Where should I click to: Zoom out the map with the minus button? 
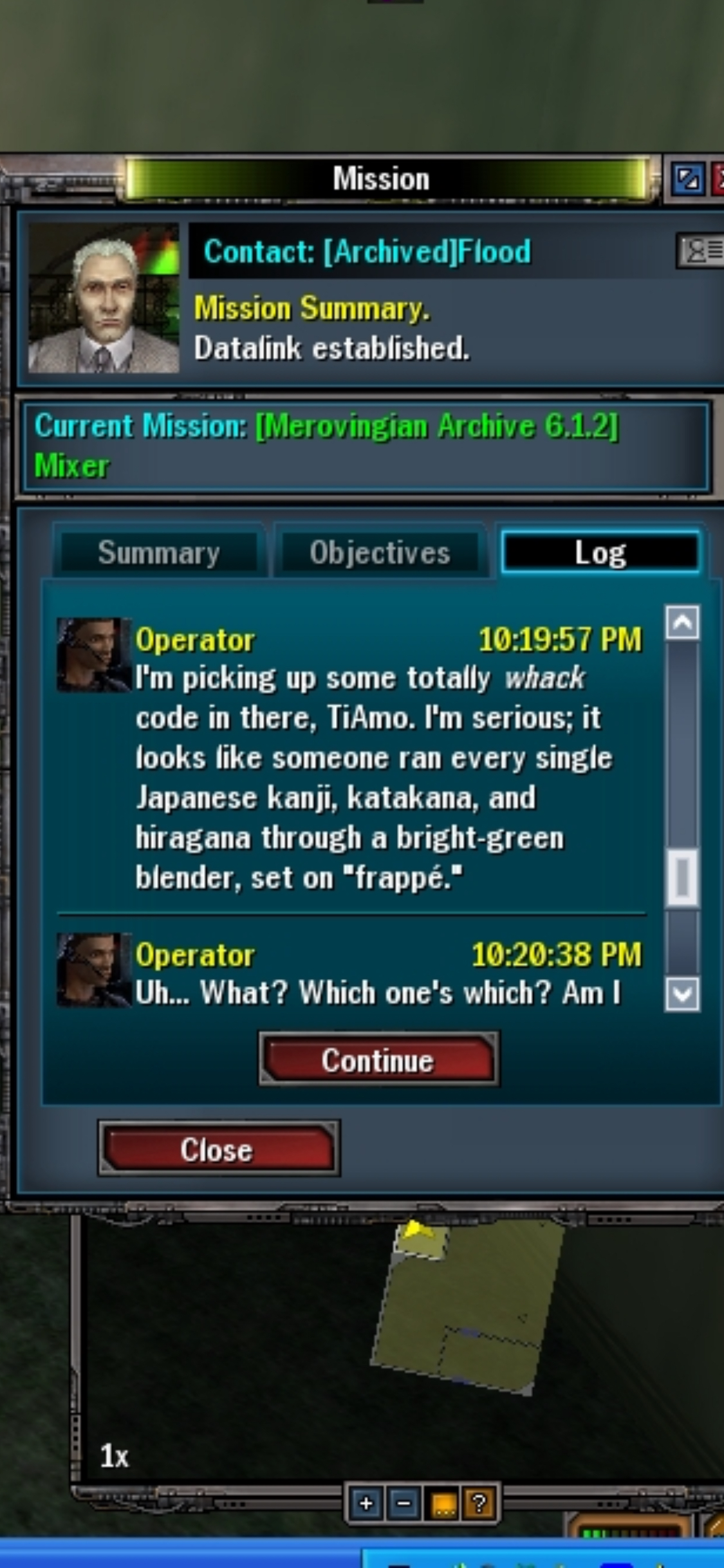[x=404, y=1504]
